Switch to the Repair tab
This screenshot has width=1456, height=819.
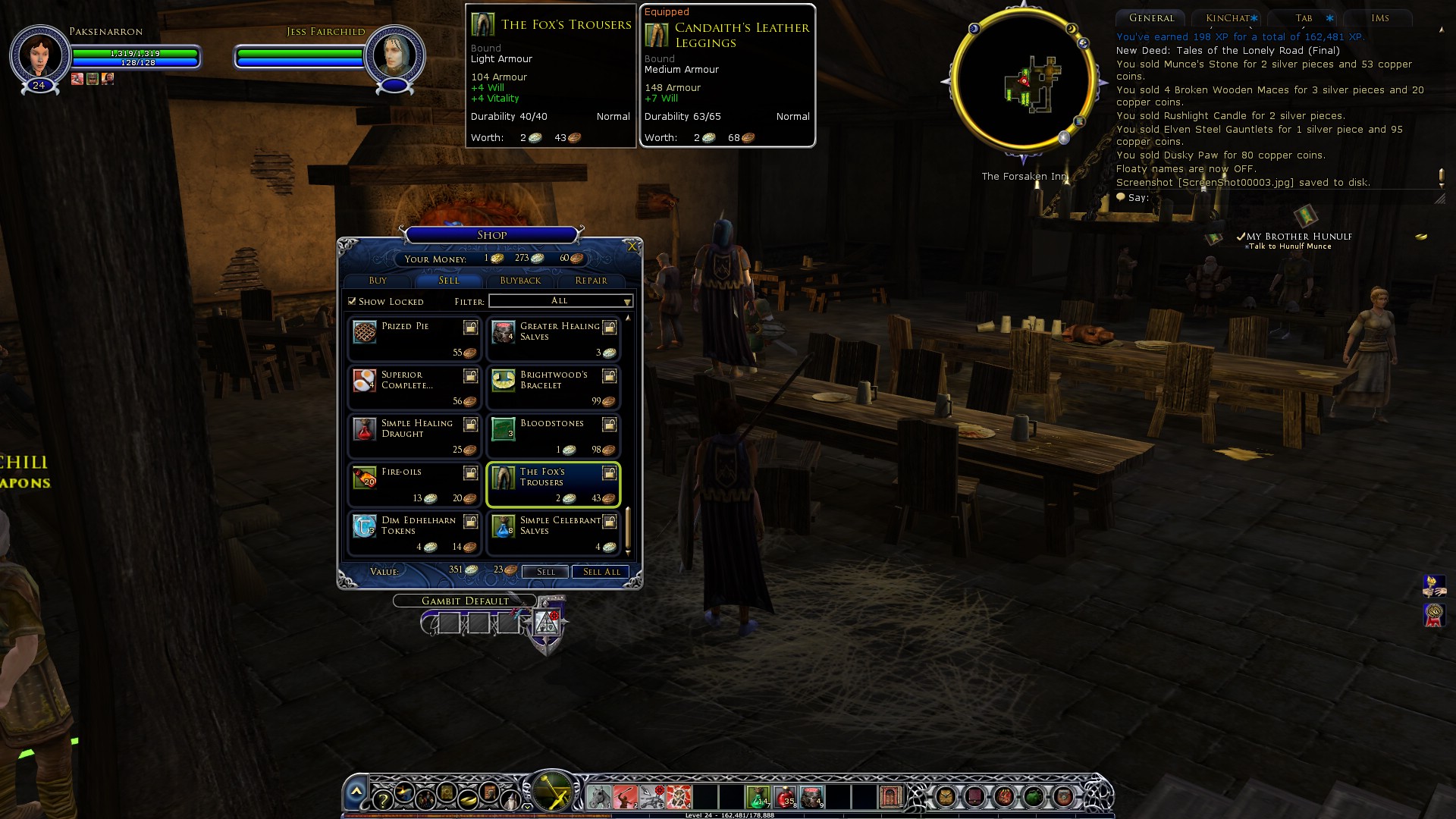[591, 281]
